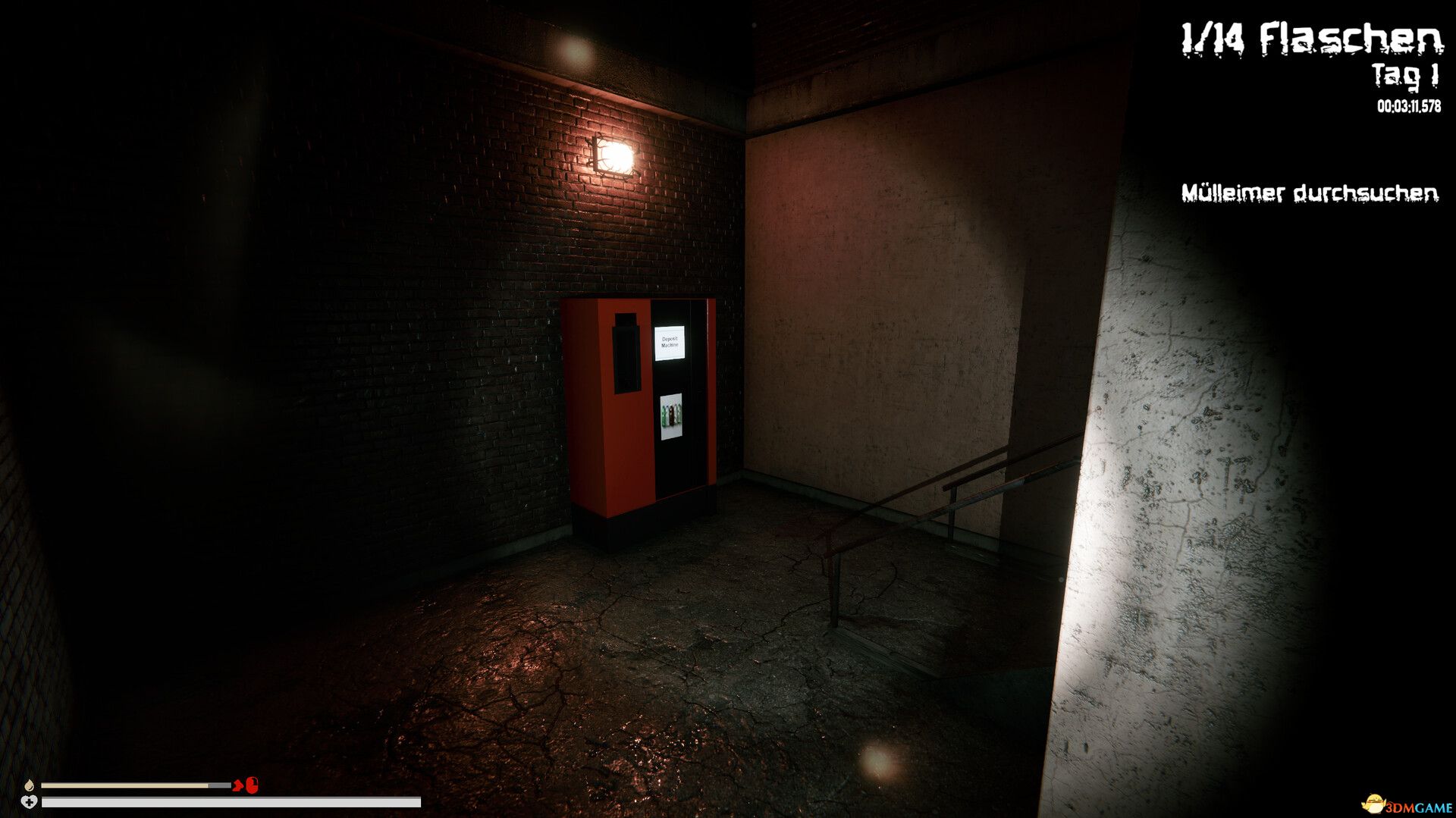Click the Deposit Machine sign
The image size is (1456, 818).
click(x=671, y=343)
